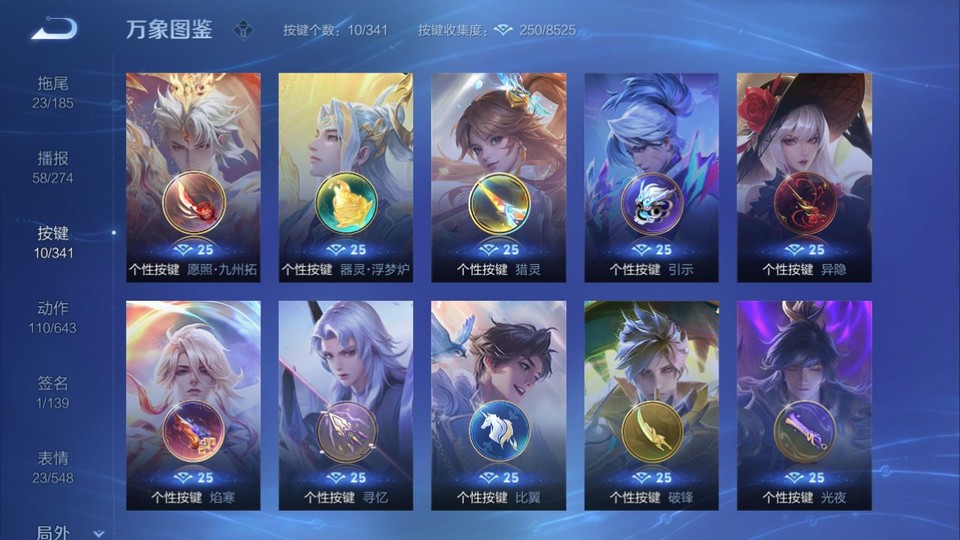Switch to the 拖尾 category tab
Screen dimensions: 960x540
[x=53, y=91]
